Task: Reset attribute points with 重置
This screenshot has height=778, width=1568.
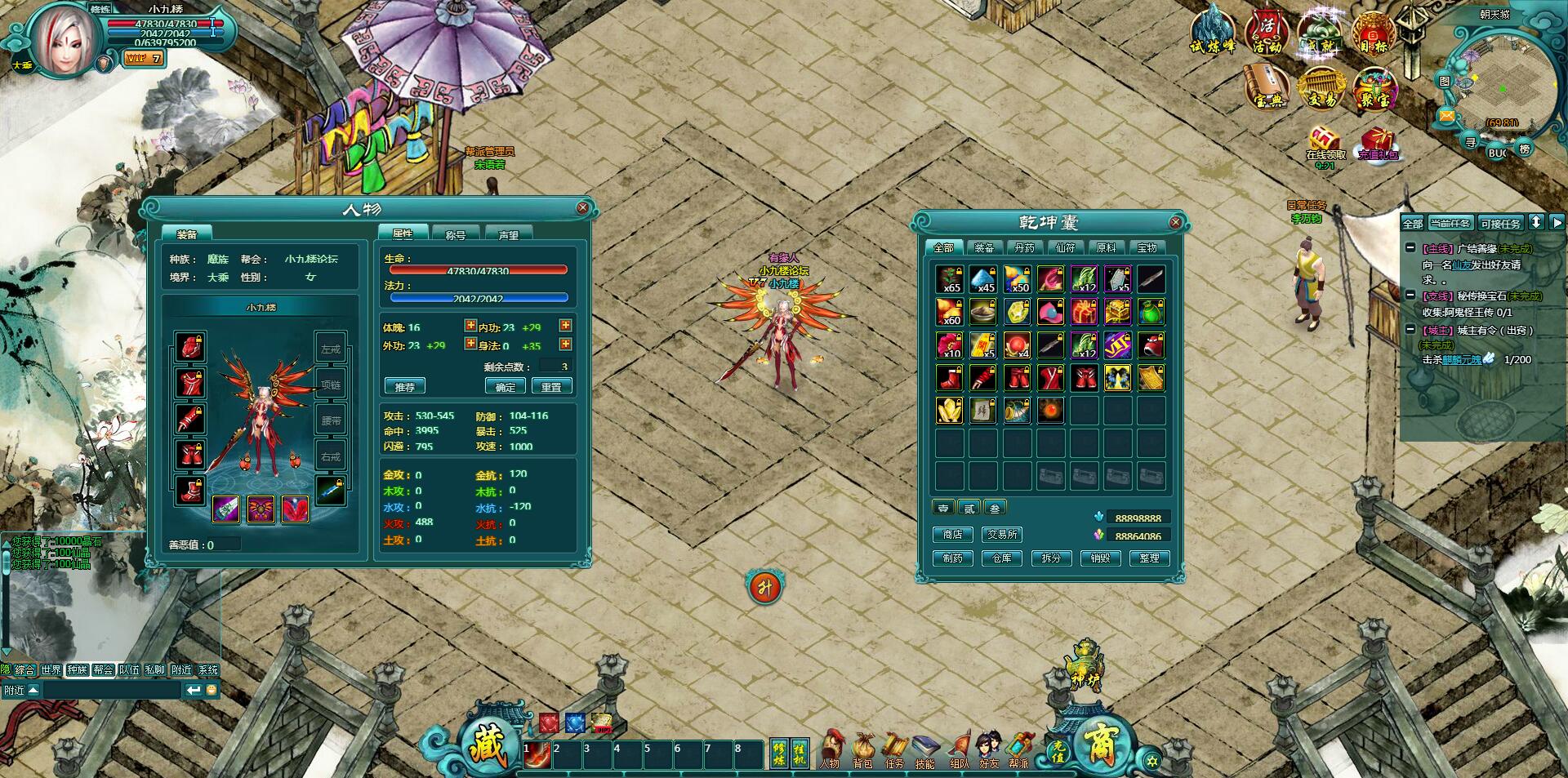Action: pos(551,386)
